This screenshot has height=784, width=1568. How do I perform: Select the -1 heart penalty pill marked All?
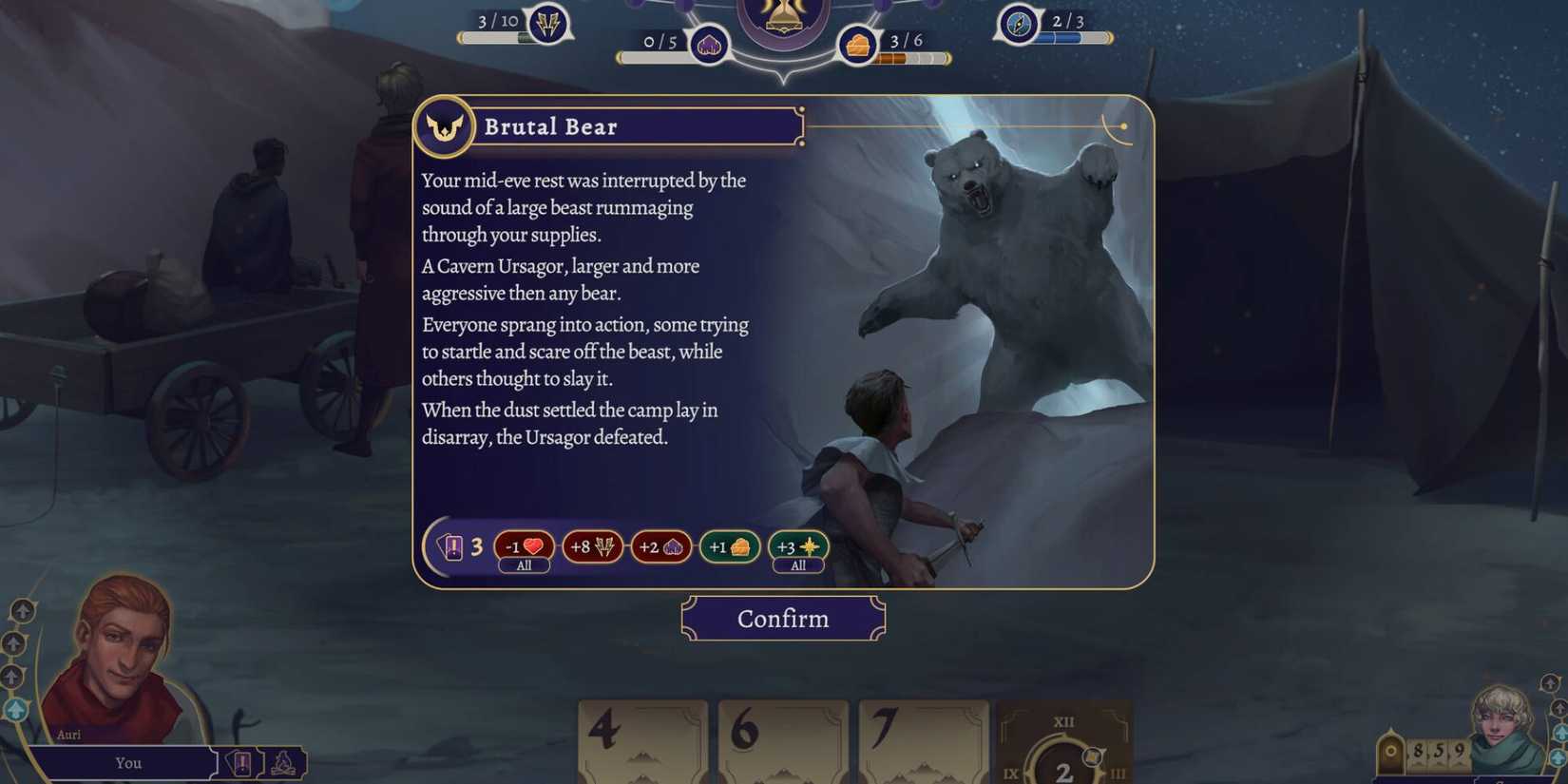pos(523,546)
